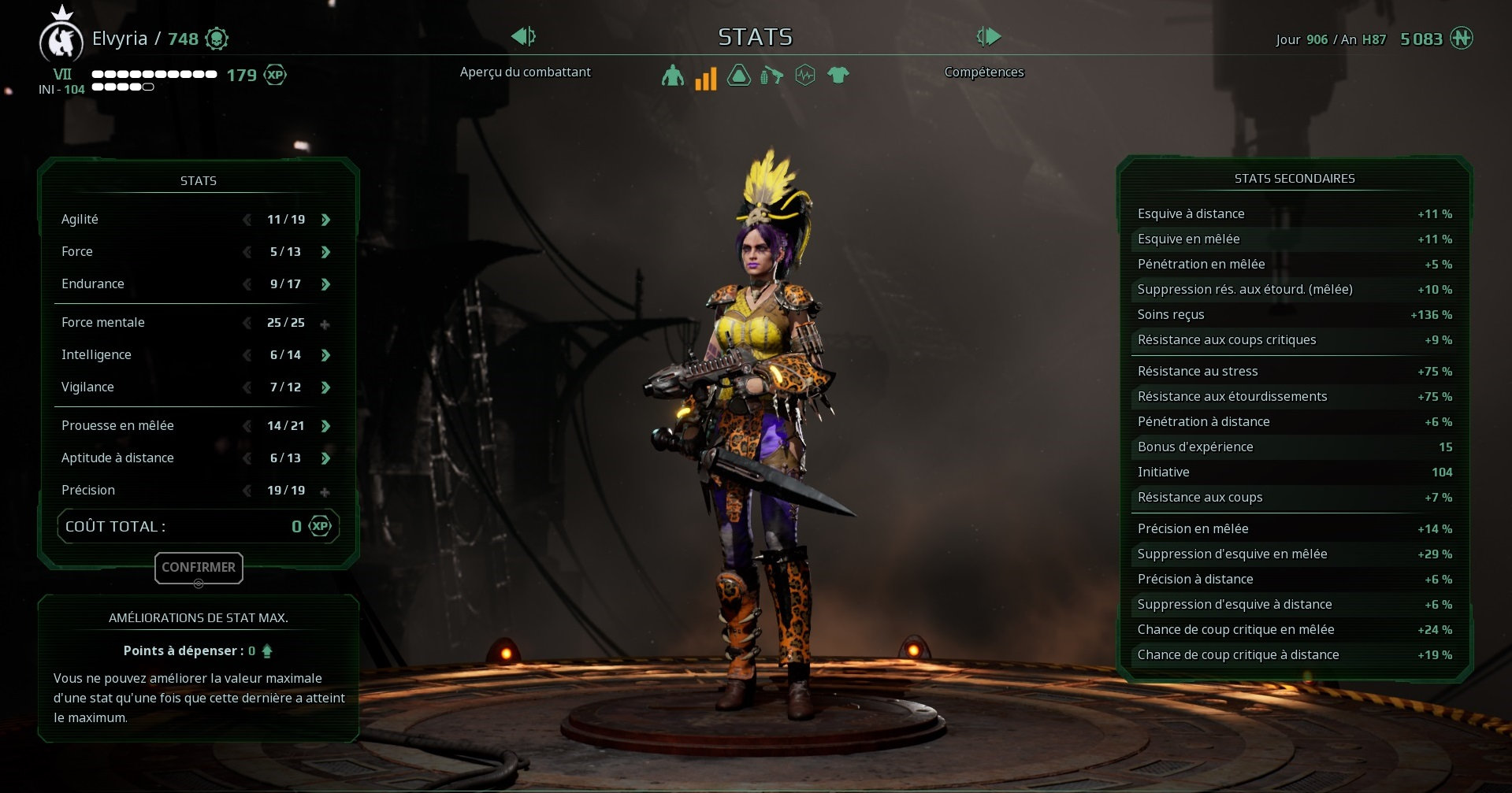Select the orange bar chart stats tab
Viewport: 1512px width, 793px height.
point(705,77)
